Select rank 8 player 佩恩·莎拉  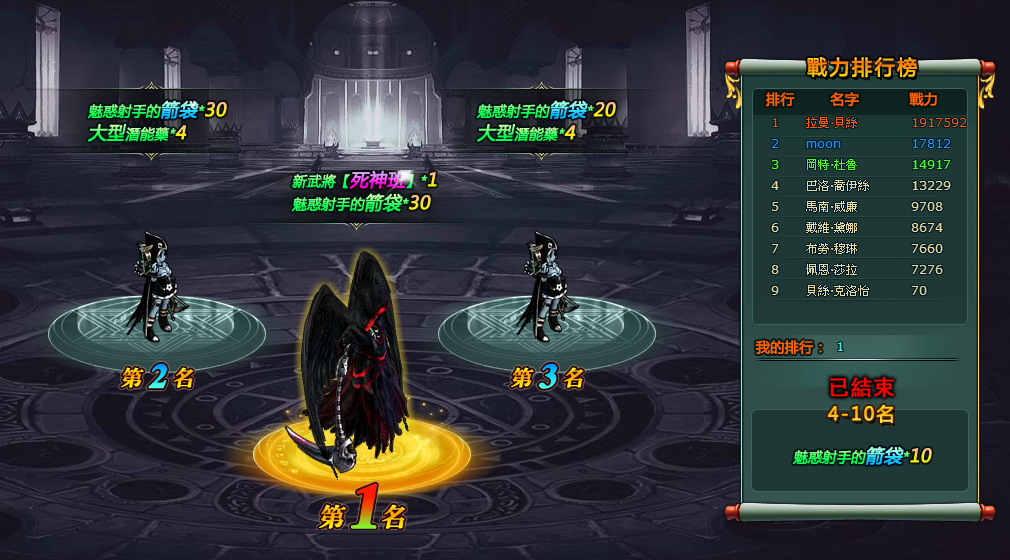click(x=860, y=270)
